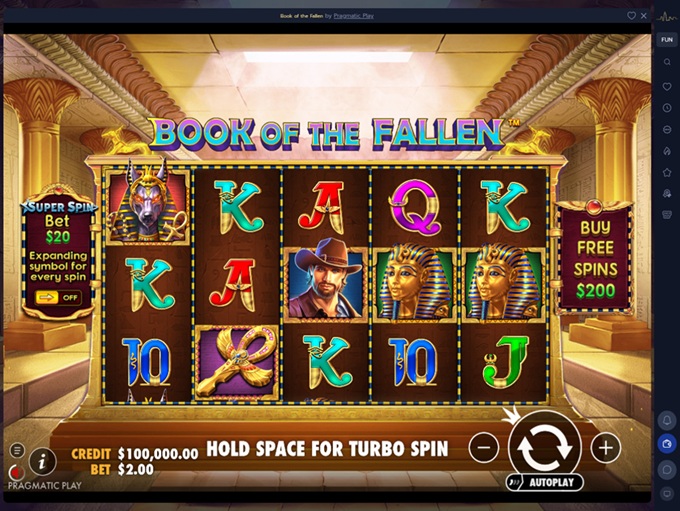Image resolution: width=680 pixels, height=511 pixels.
Task: Open the chat bubble in the sidebar
Action: [667, 469]
